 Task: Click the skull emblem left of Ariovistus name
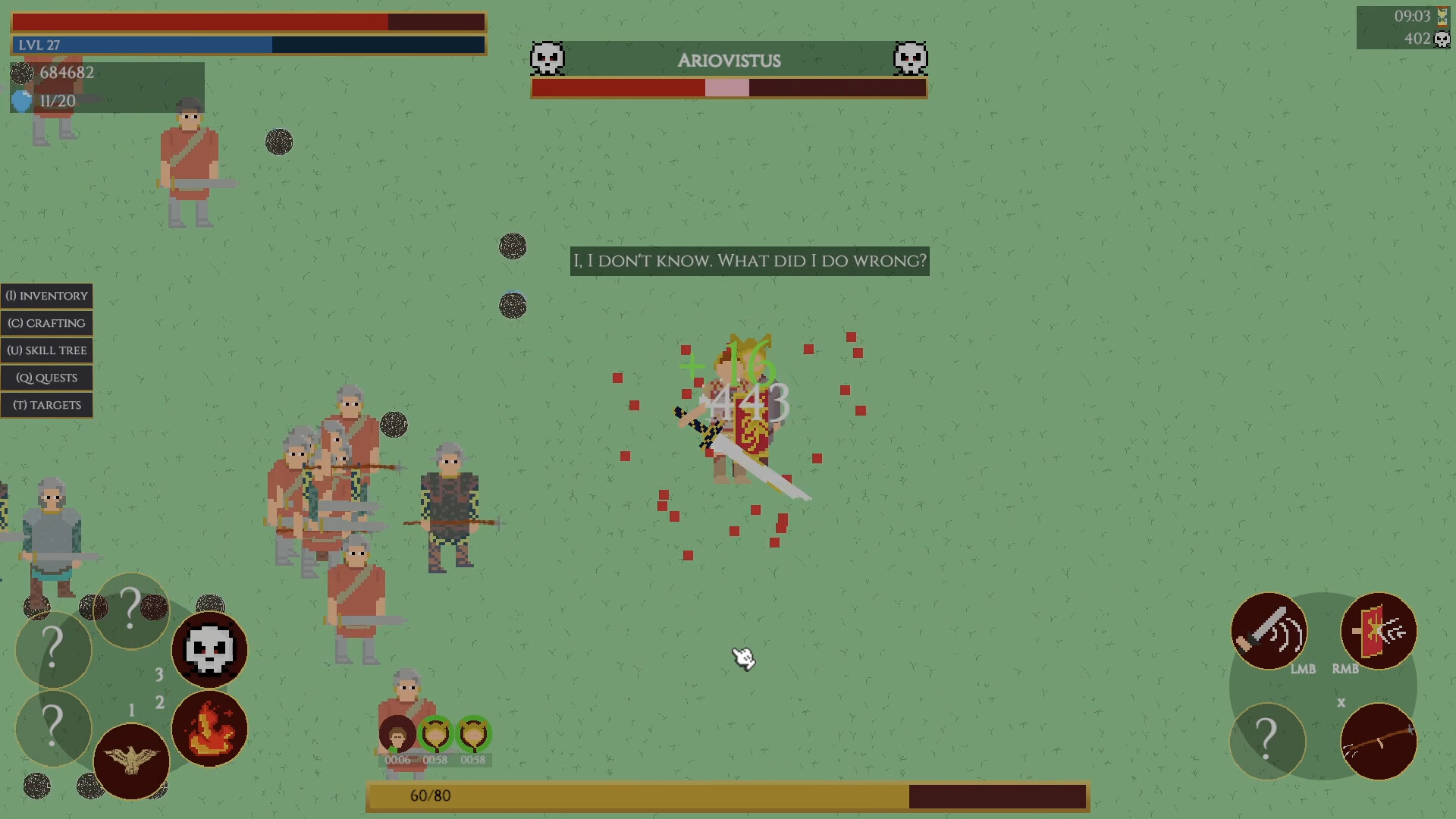coord(548,57)
